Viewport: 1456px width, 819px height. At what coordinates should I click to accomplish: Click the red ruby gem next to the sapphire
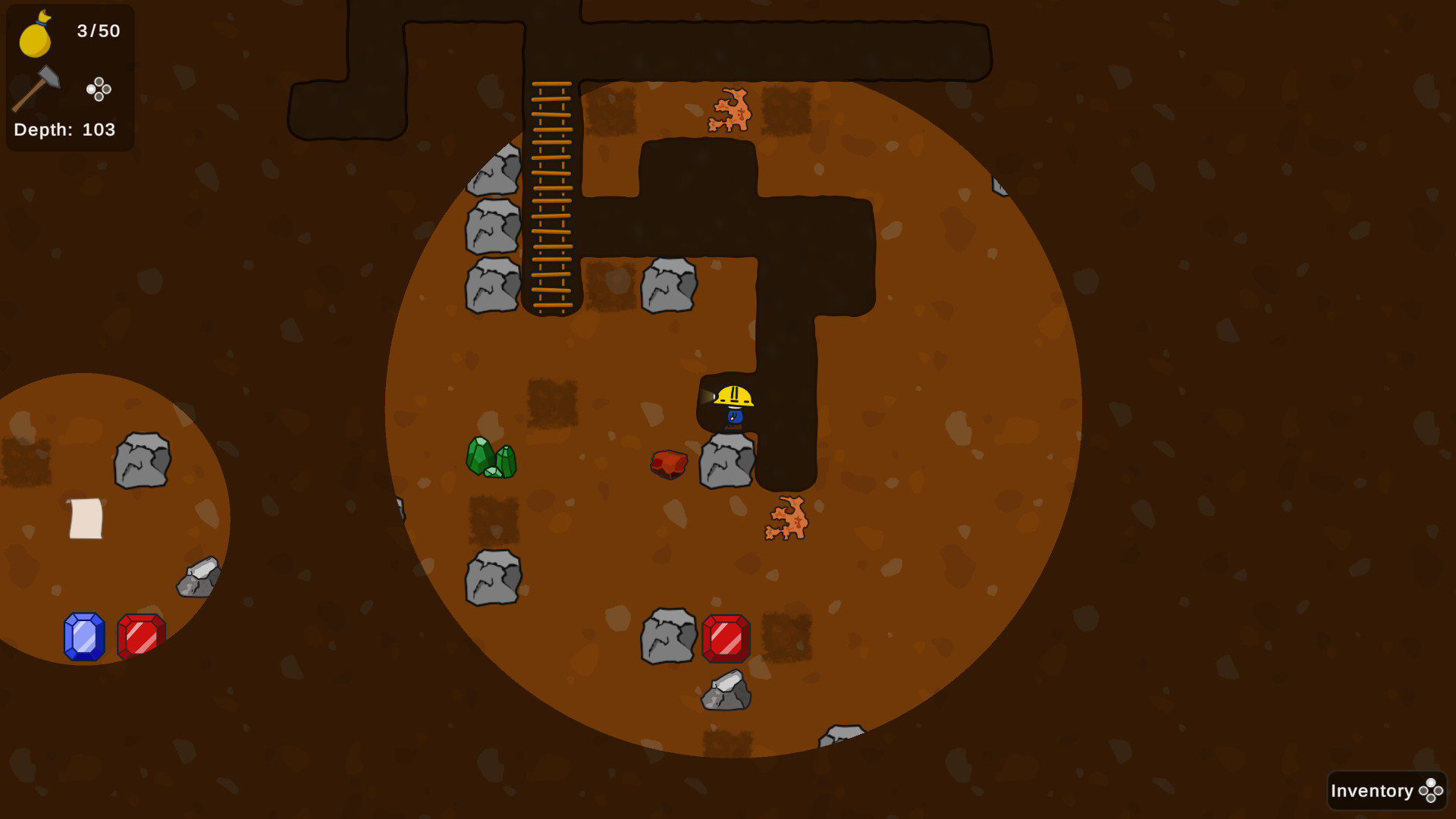142,635
